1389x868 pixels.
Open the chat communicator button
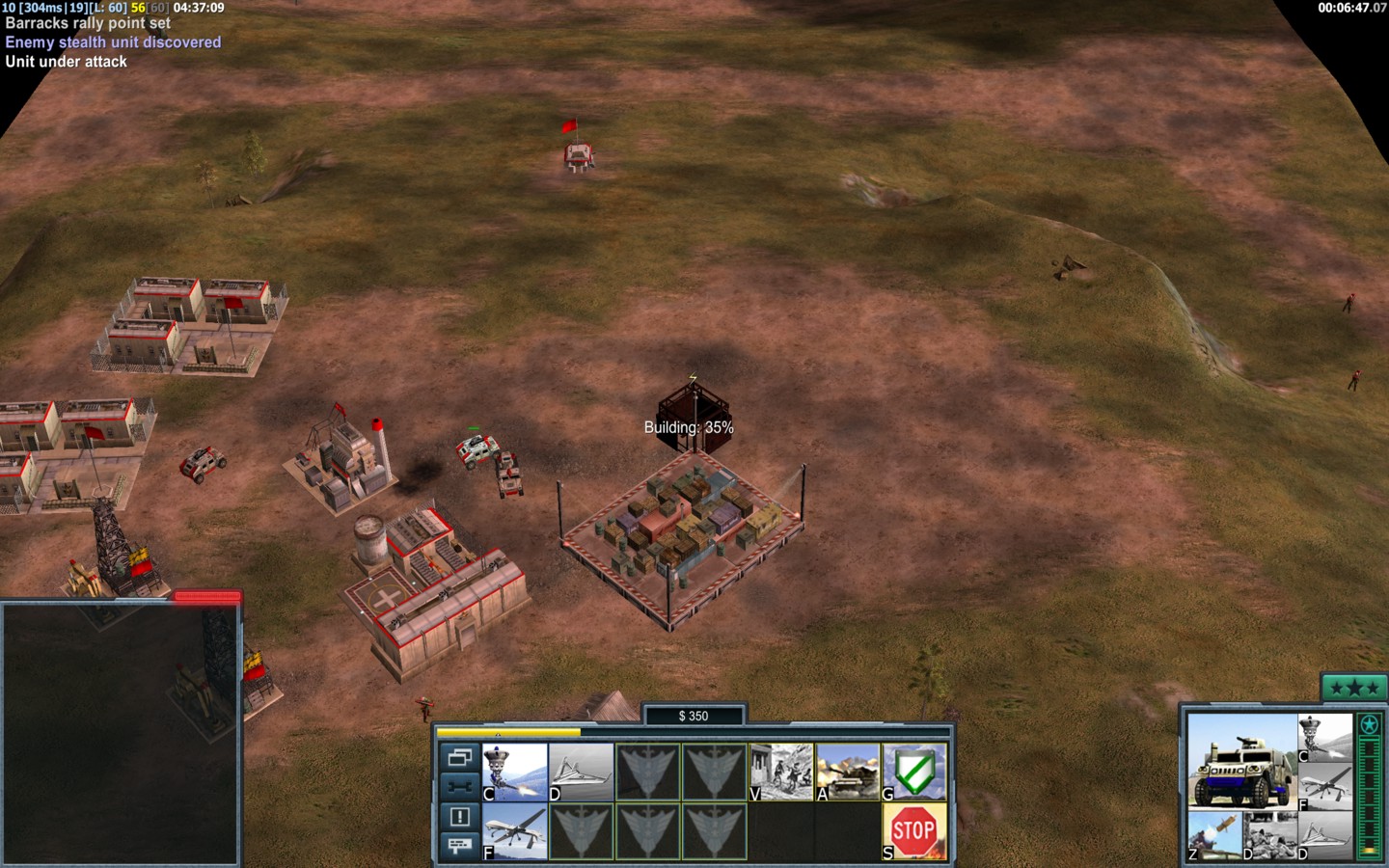[459, 845]
